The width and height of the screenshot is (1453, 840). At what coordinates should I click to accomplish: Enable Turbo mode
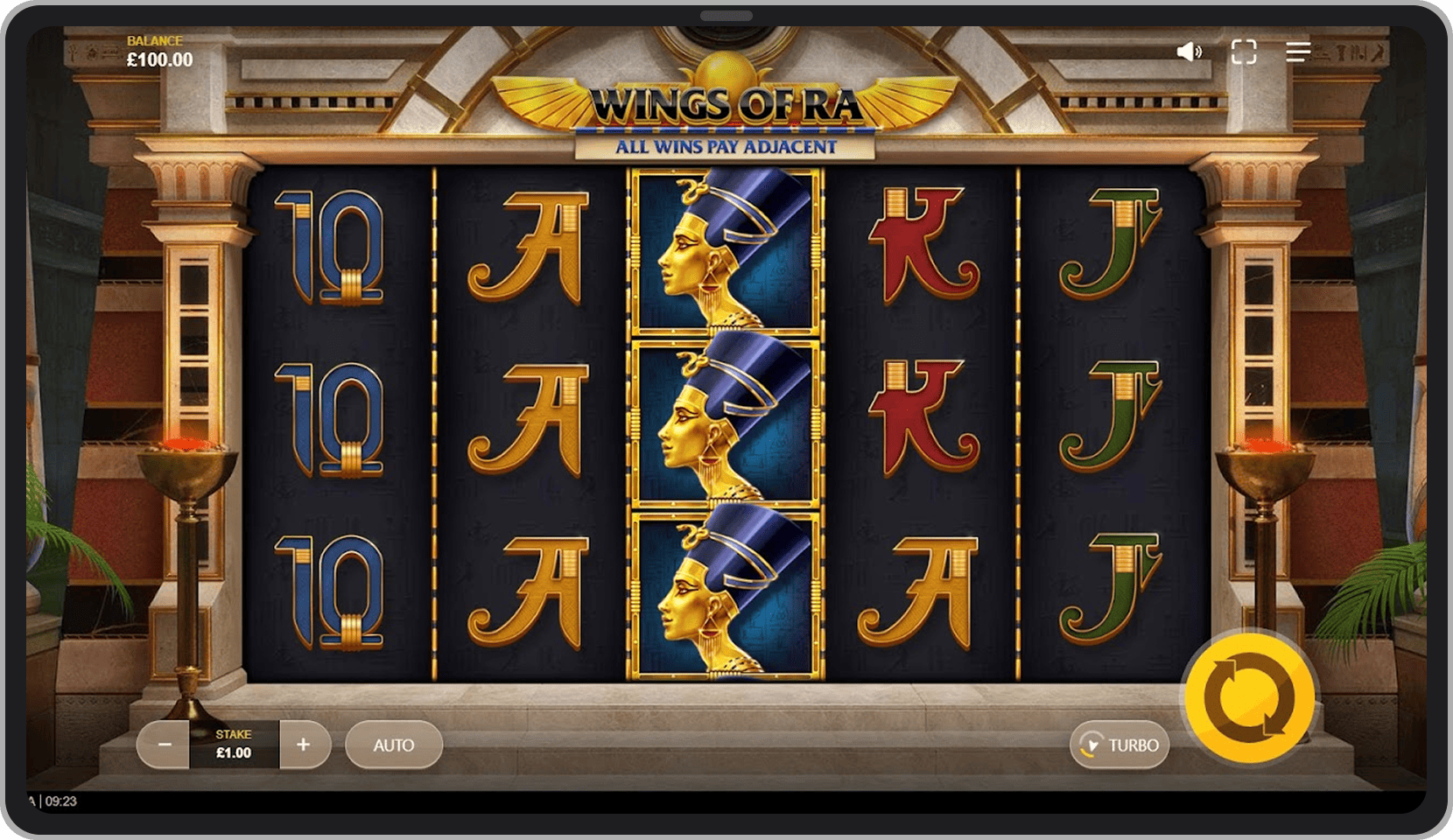point(1119,745)
